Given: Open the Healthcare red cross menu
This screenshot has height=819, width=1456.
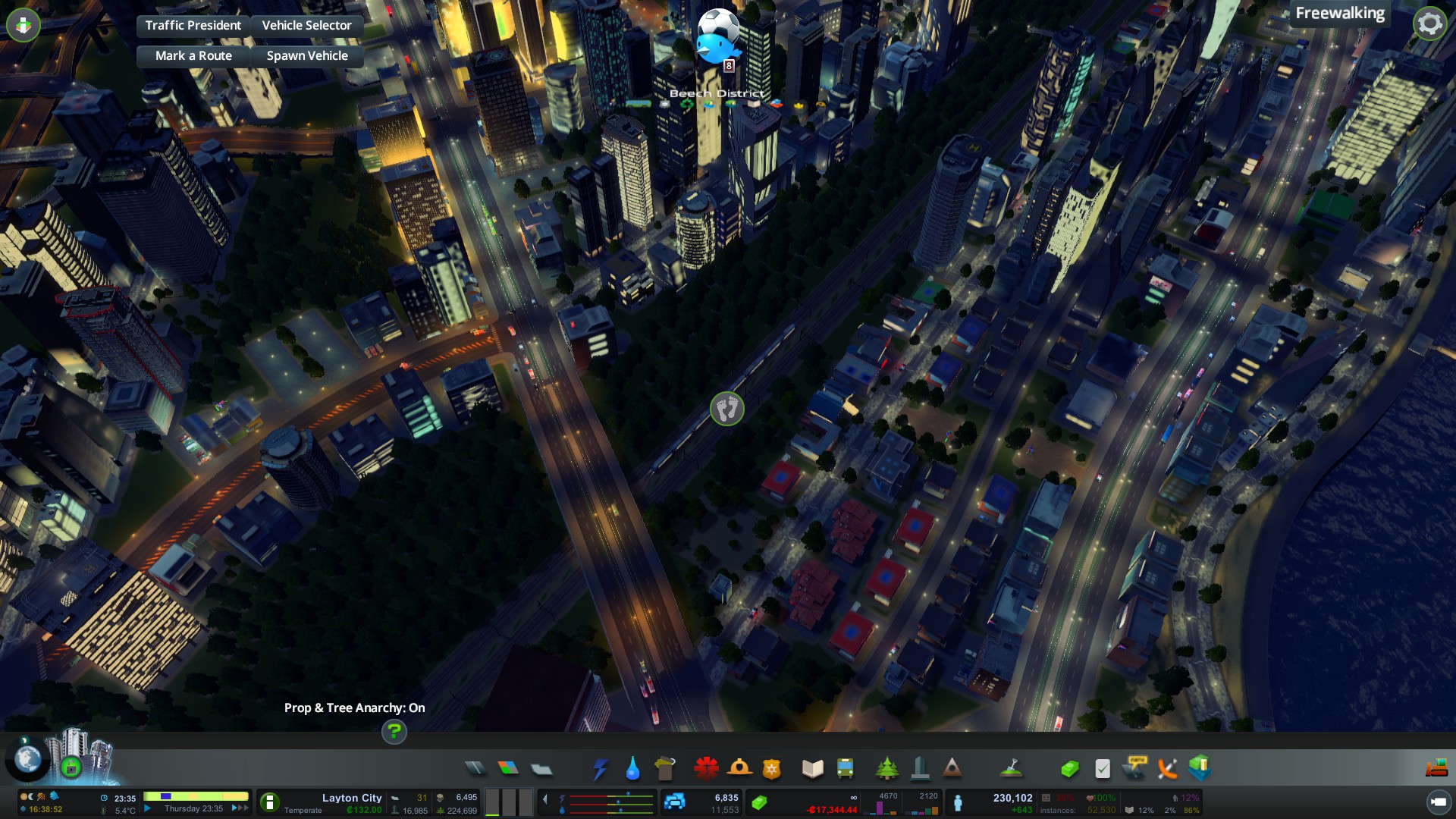Looking at the screenshot, I should point(706,769).
